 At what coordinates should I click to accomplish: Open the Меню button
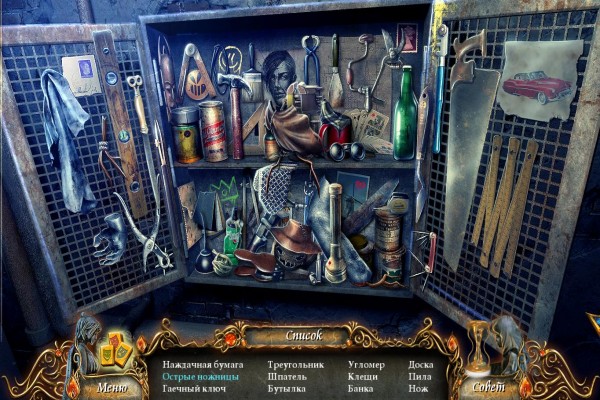coord(112,385)
